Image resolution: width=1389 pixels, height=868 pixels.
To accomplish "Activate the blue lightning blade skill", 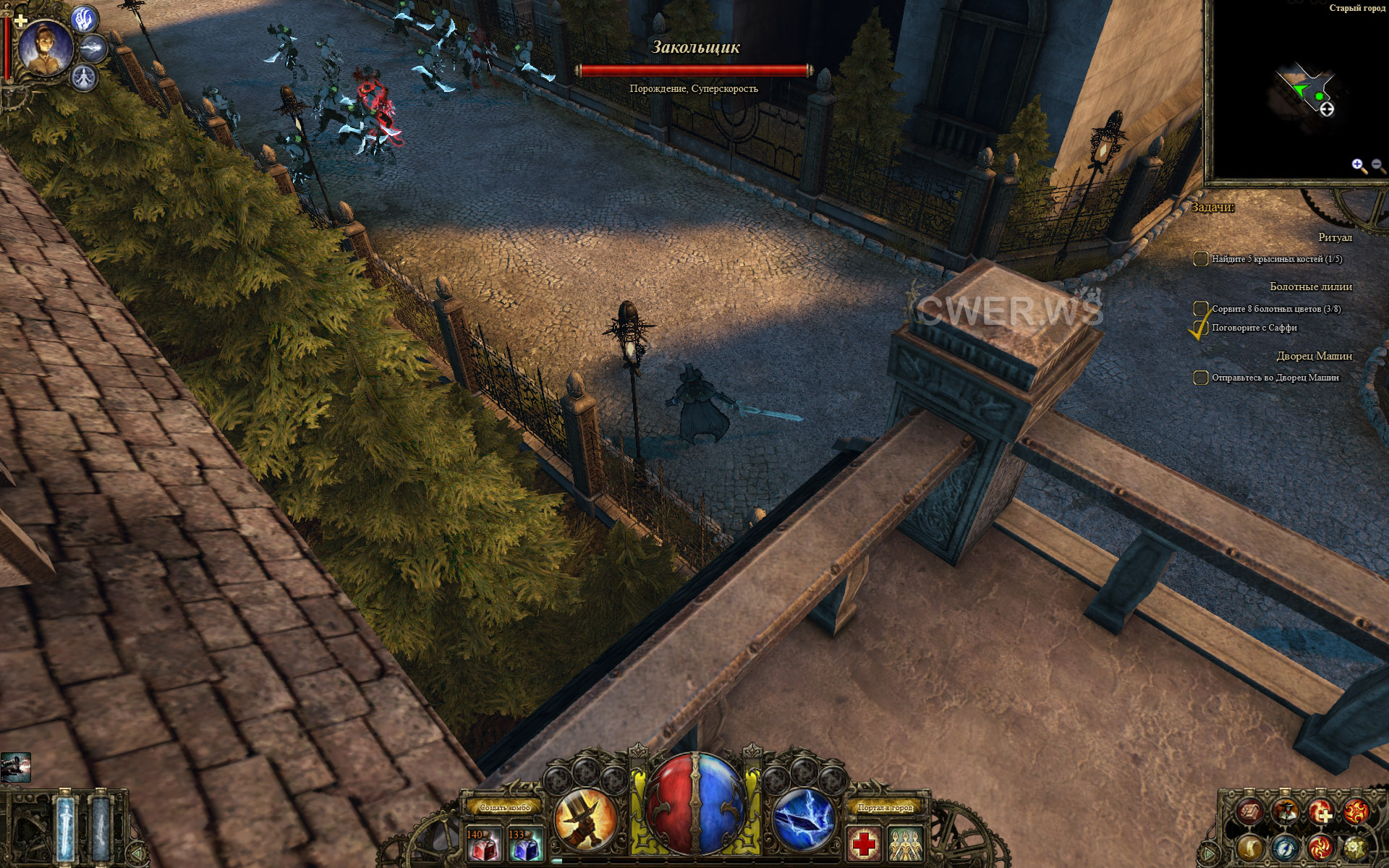I will pos(804,819).
